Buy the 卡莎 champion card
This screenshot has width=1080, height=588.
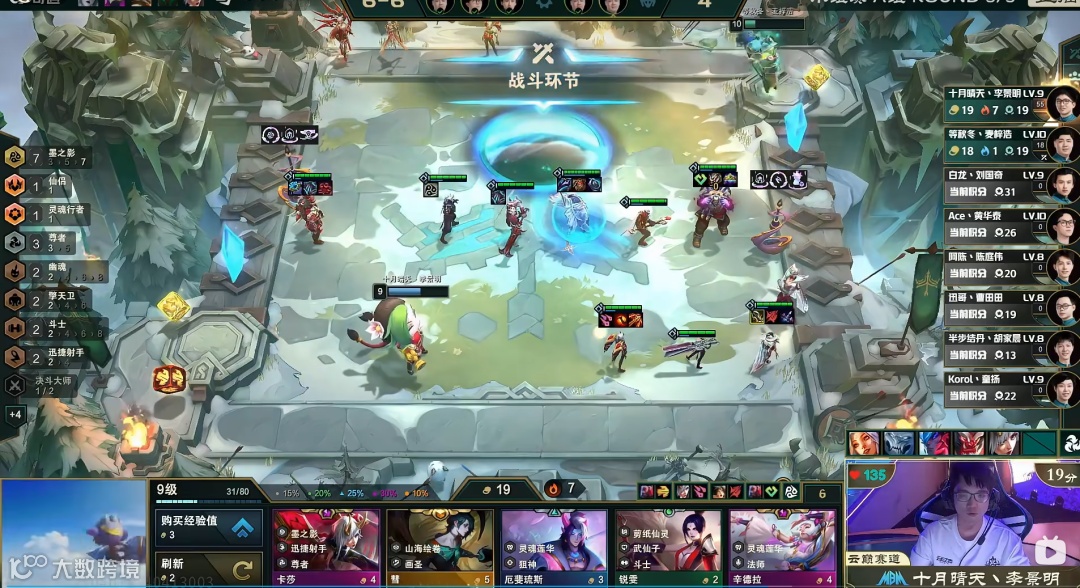point(326,546)
